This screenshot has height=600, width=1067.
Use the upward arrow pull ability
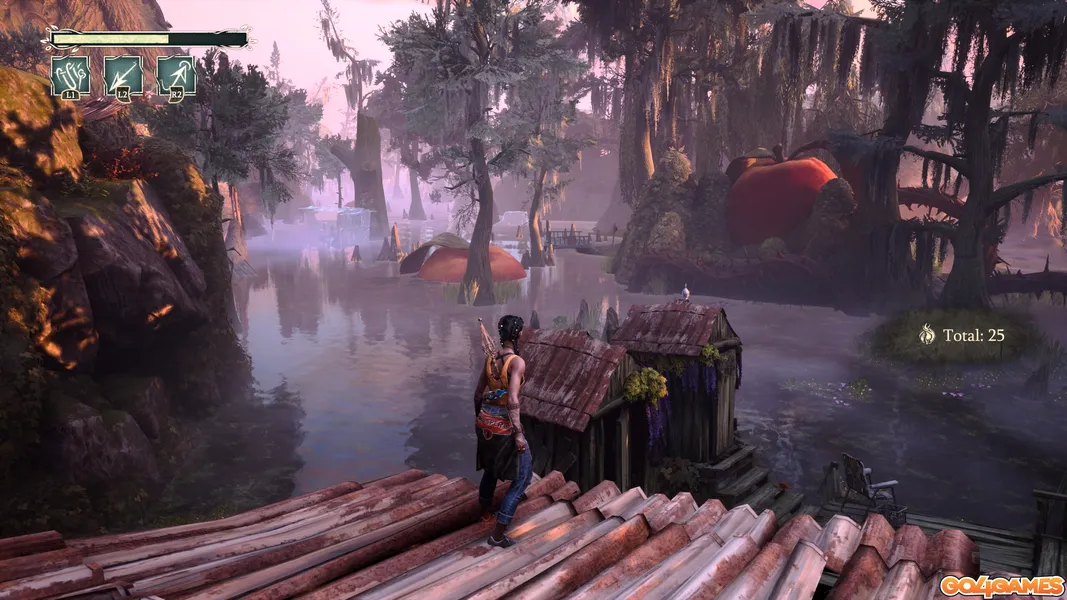click(176, 76)
